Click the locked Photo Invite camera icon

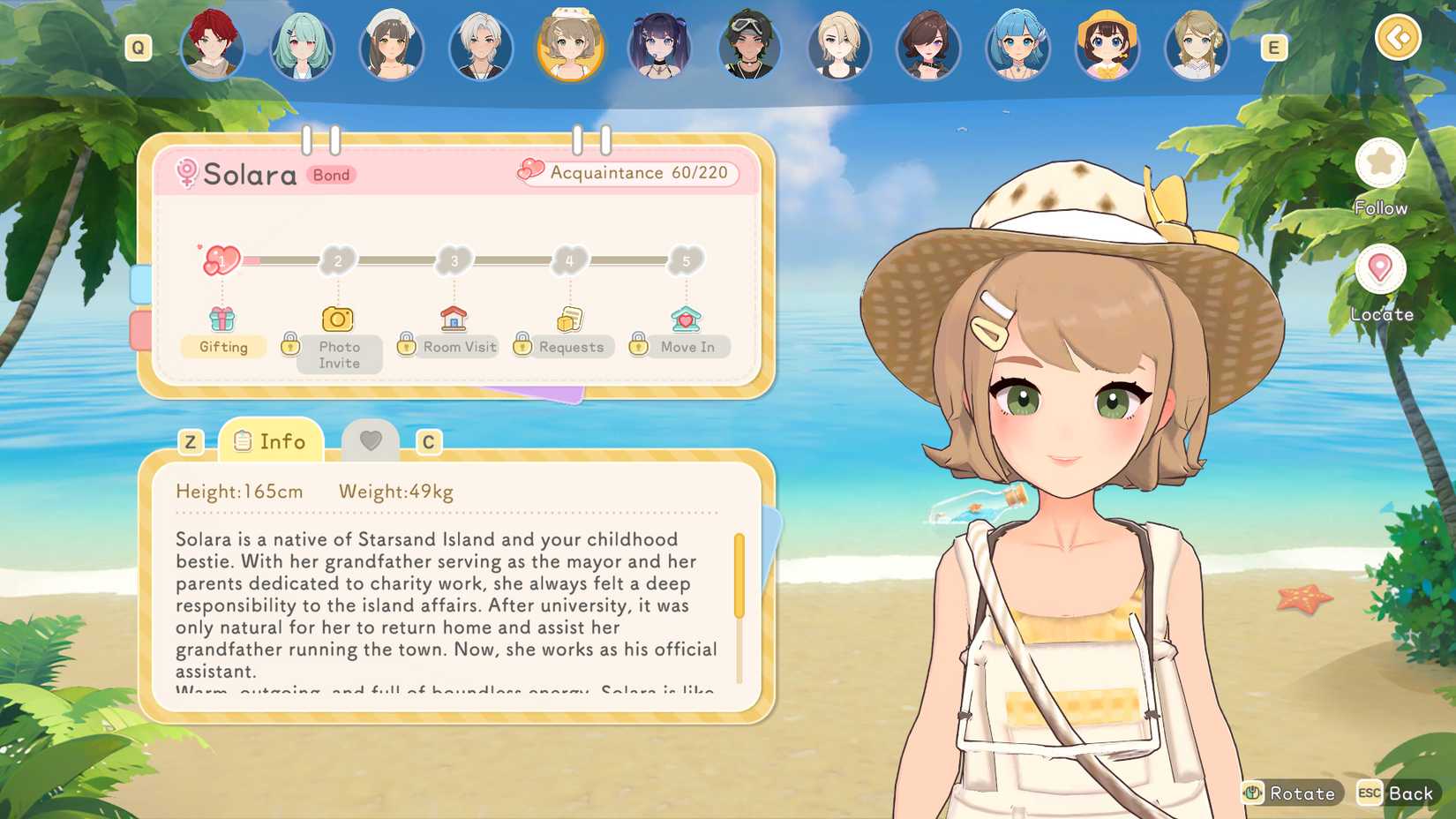[338, 318]
